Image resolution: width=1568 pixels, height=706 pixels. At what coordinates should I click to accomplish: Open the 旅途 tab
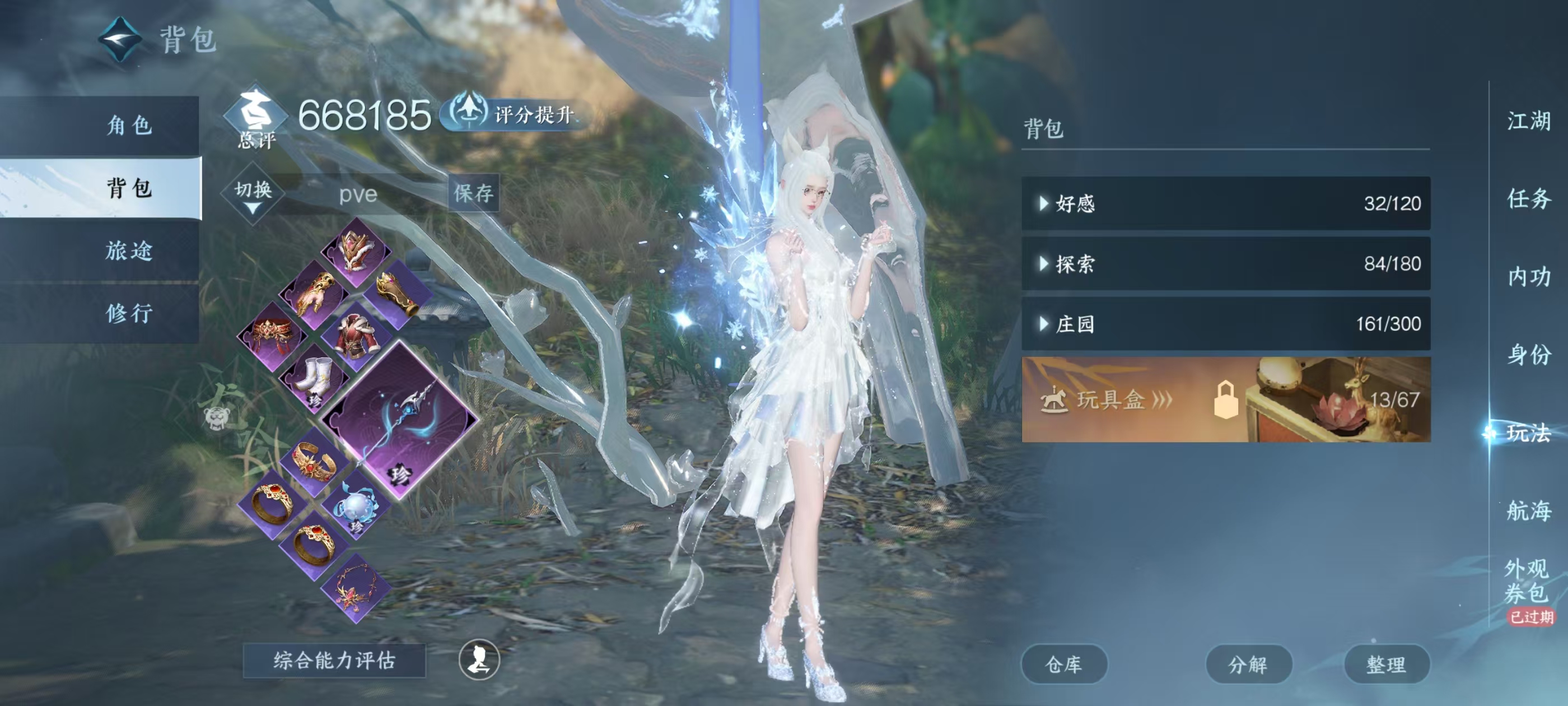128,250
